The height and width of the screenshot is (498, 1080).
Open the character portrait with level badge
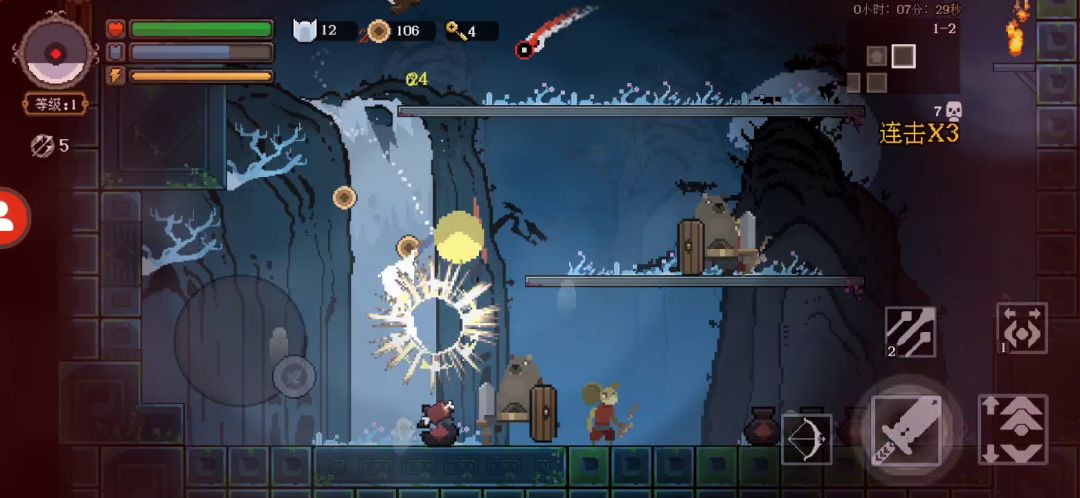click(x=55, y=55)
